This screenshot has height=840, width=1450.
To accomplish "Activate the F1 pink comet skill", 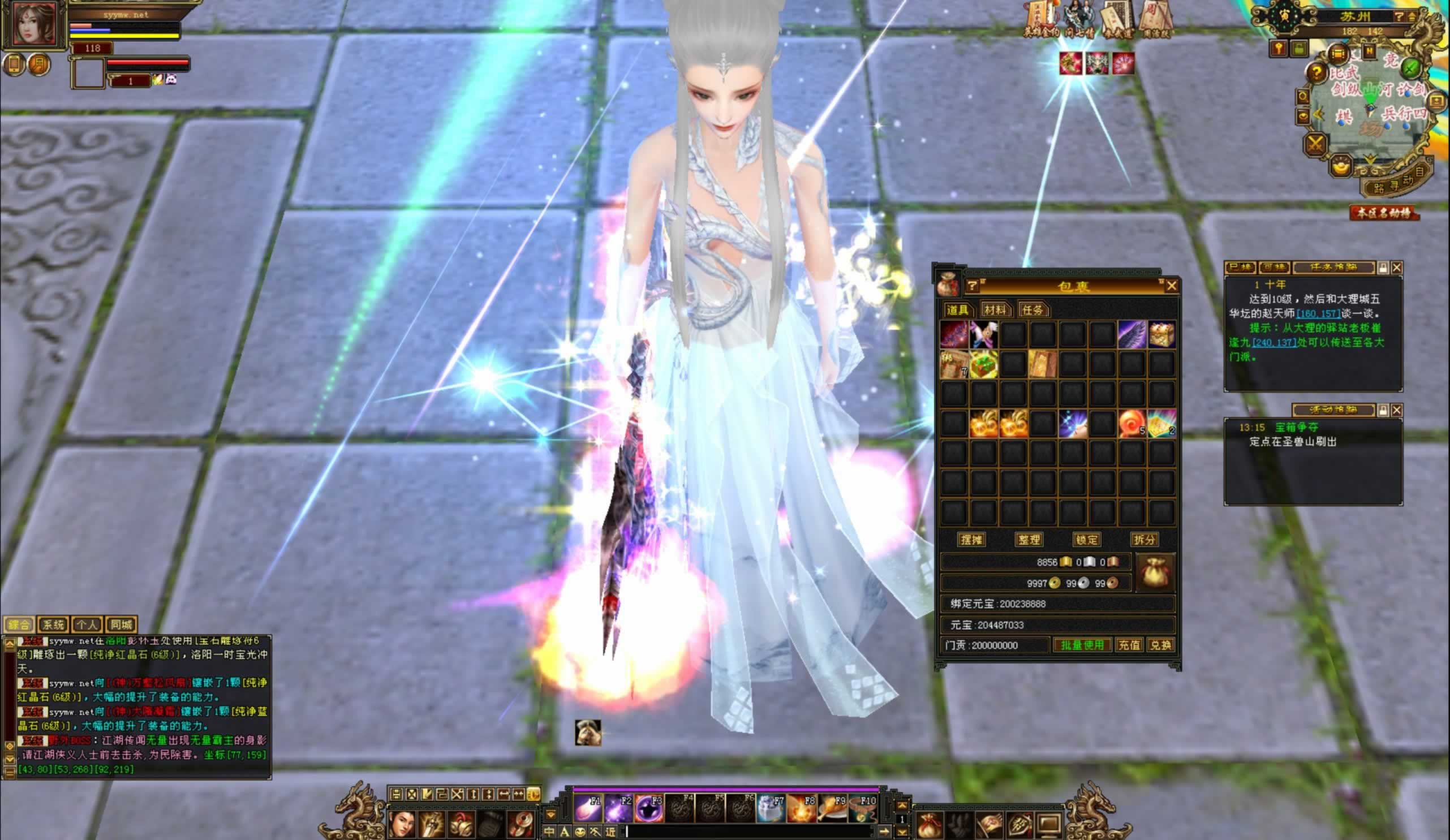I will coord(587,809).
